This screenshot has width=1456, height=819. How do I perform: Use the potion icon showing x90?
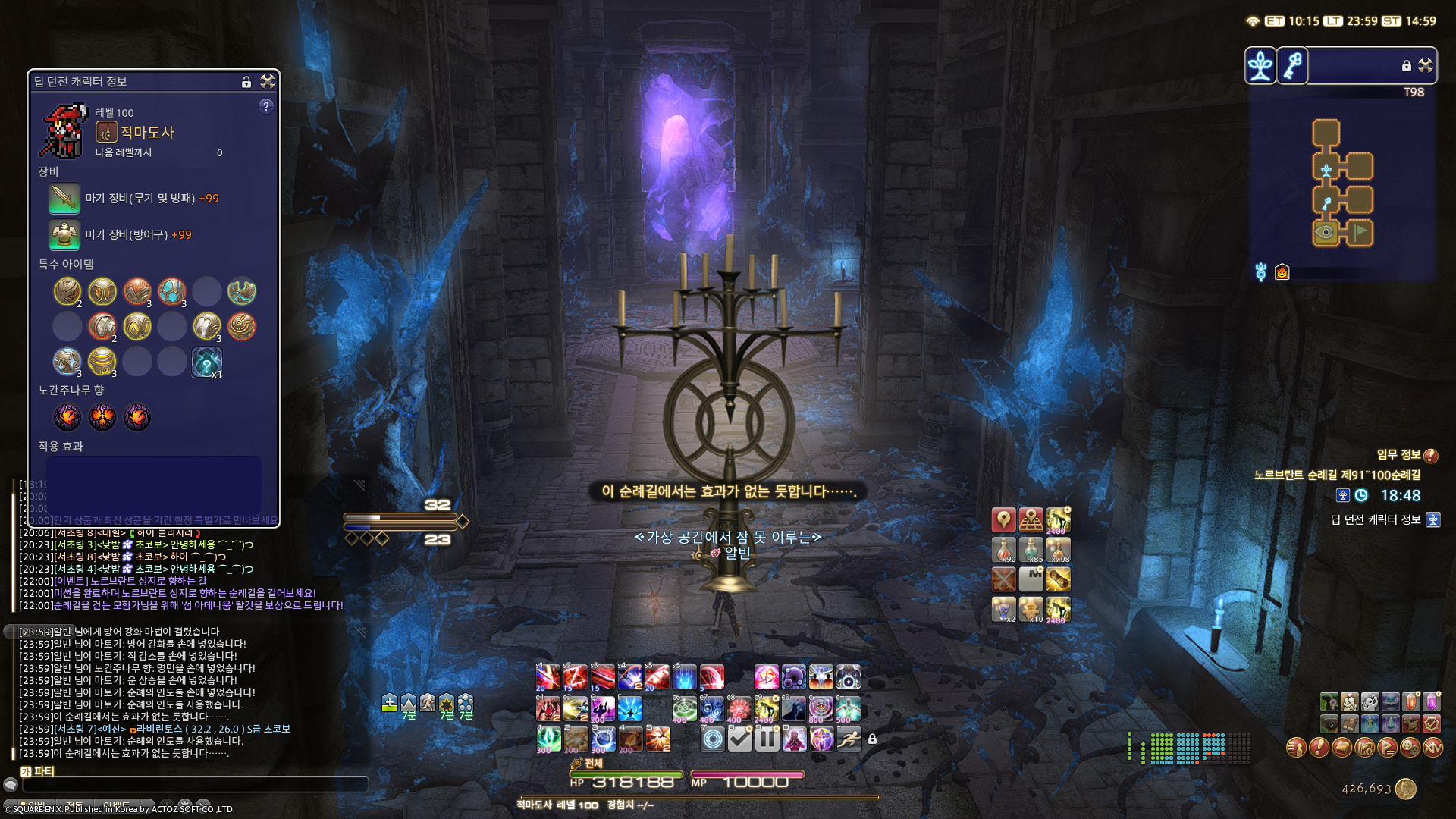coord(1003,551)
